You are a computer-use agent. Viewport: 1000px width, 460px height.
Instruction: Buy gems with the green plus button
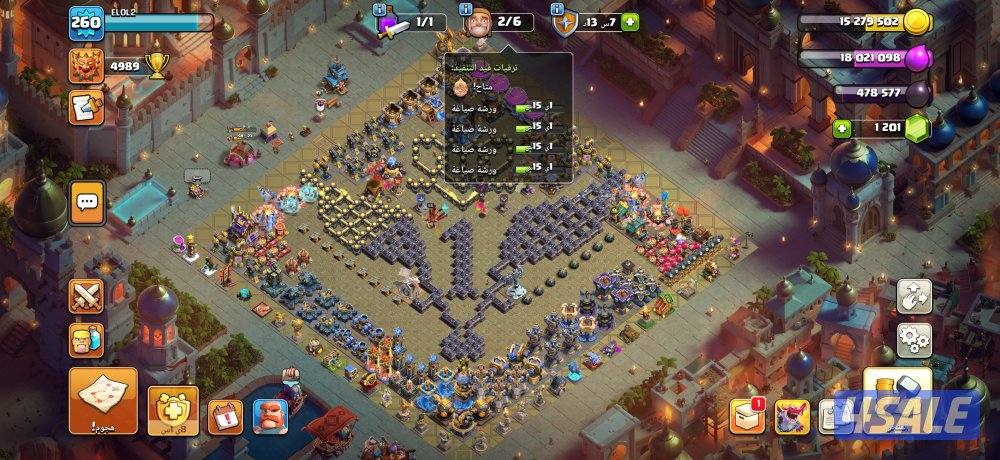click(842, 128)
